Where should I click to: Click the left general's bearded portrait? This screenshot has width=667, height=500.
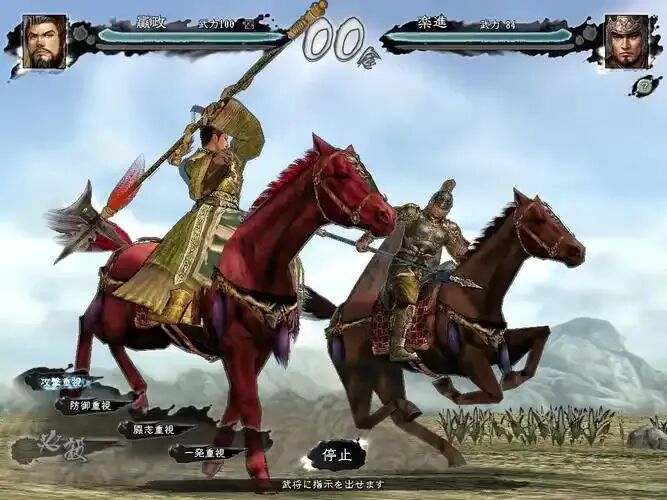click(x=44, y=42)
